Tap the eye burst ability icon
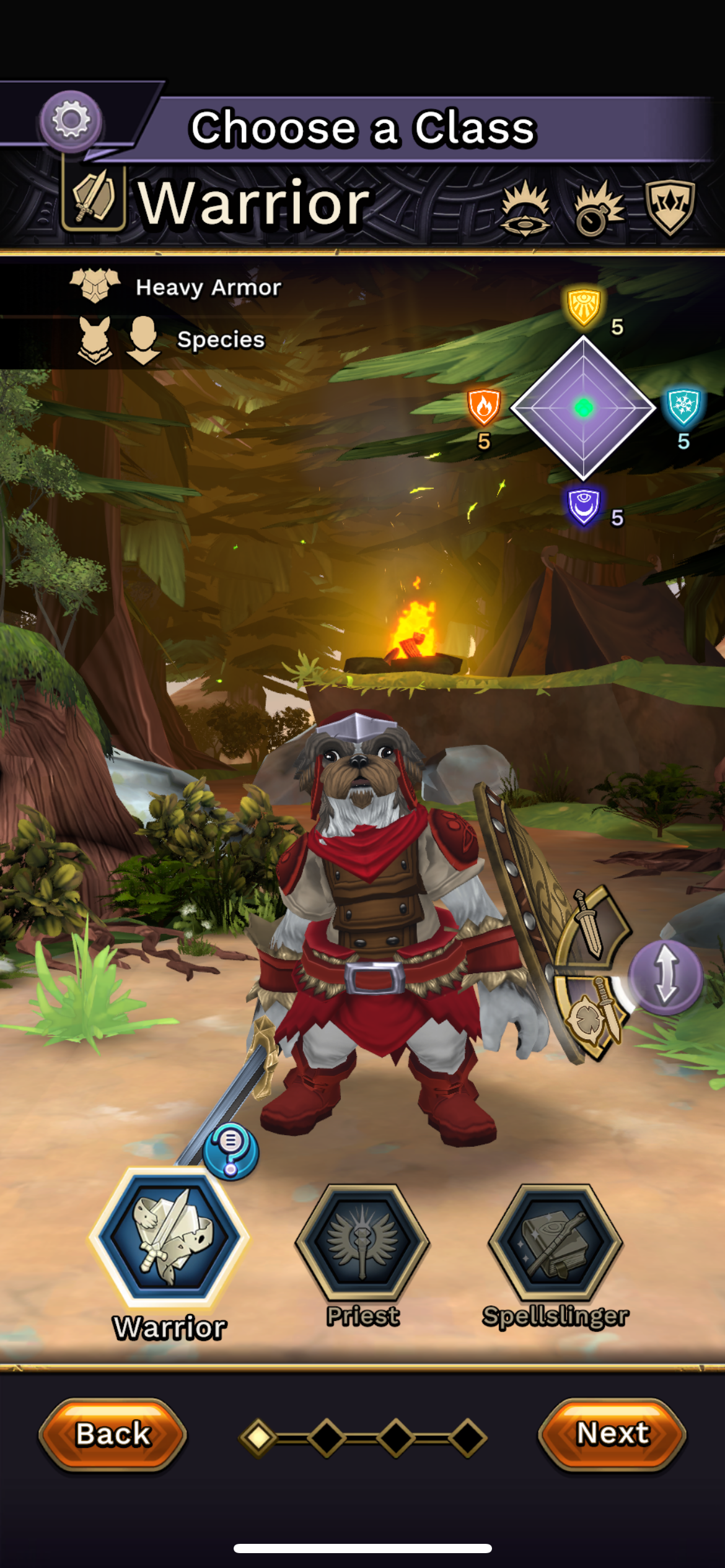This screenshot has height=1568, width=725. [x=525, y=208]
